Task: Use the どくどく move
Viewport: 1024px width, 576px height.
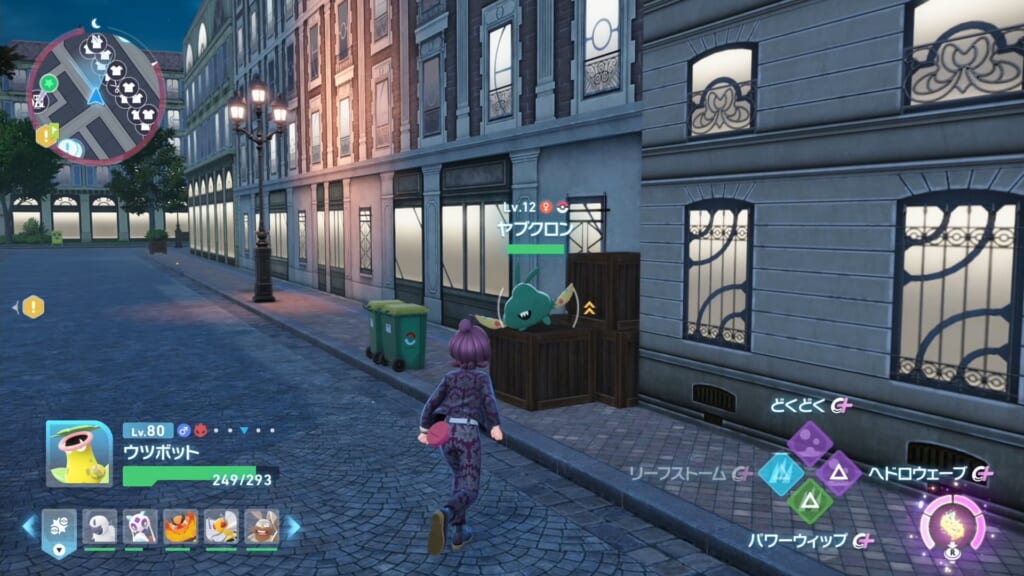Action: [x=808, y=441]
